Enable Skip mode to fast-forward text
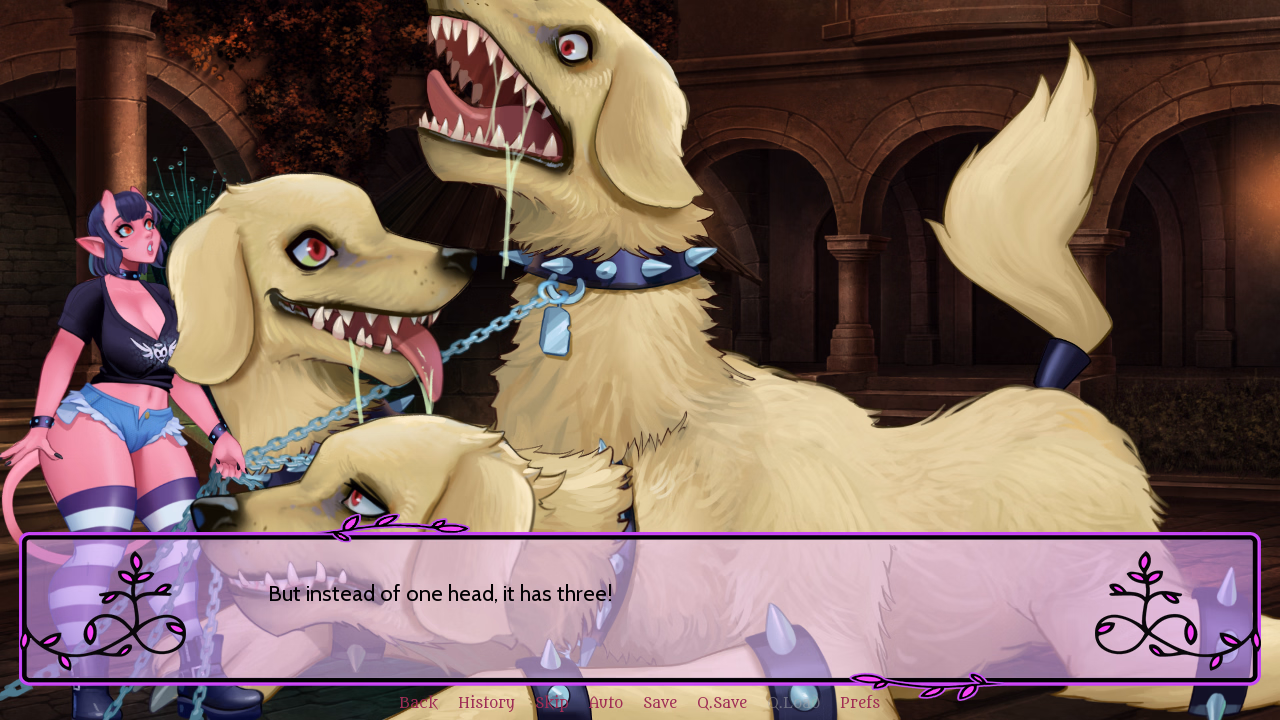Screen dimensions: 1280x720 click(x=551, y=702)
